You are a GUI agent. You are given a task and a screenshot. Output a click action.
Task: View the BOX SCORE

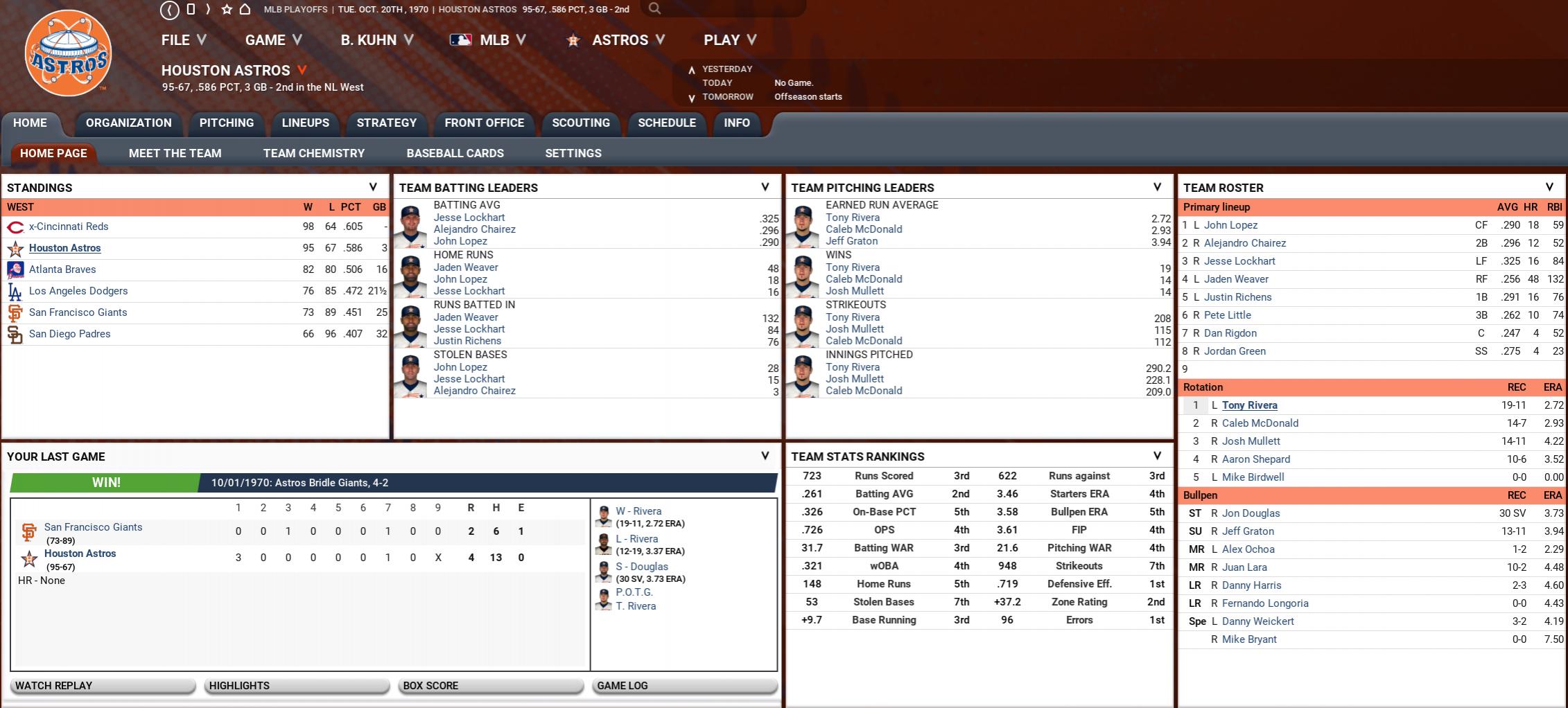click(x=491, y=686)
